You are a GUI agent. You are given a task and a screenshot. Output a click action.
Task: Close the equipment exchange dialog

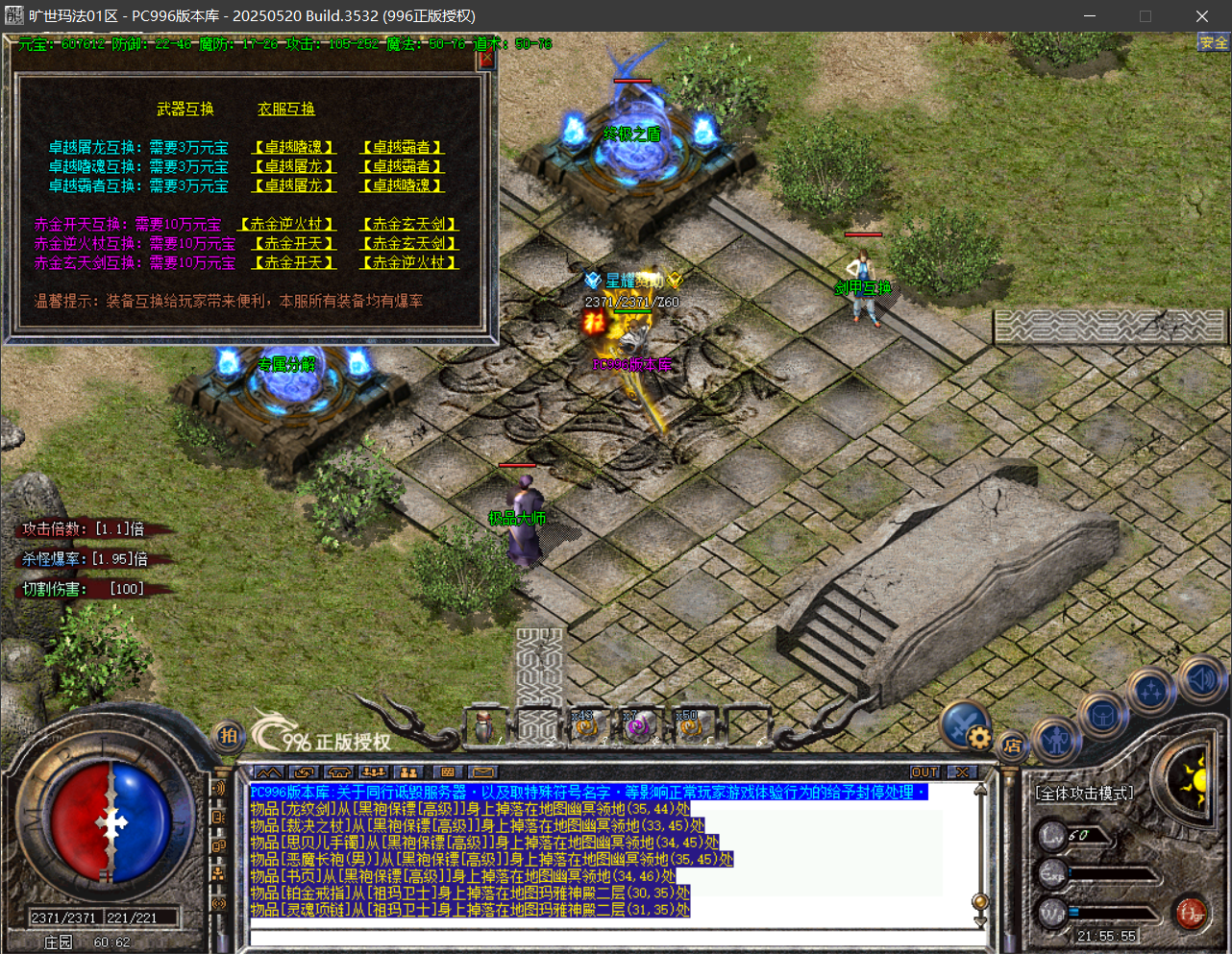(x=485, y=59)
